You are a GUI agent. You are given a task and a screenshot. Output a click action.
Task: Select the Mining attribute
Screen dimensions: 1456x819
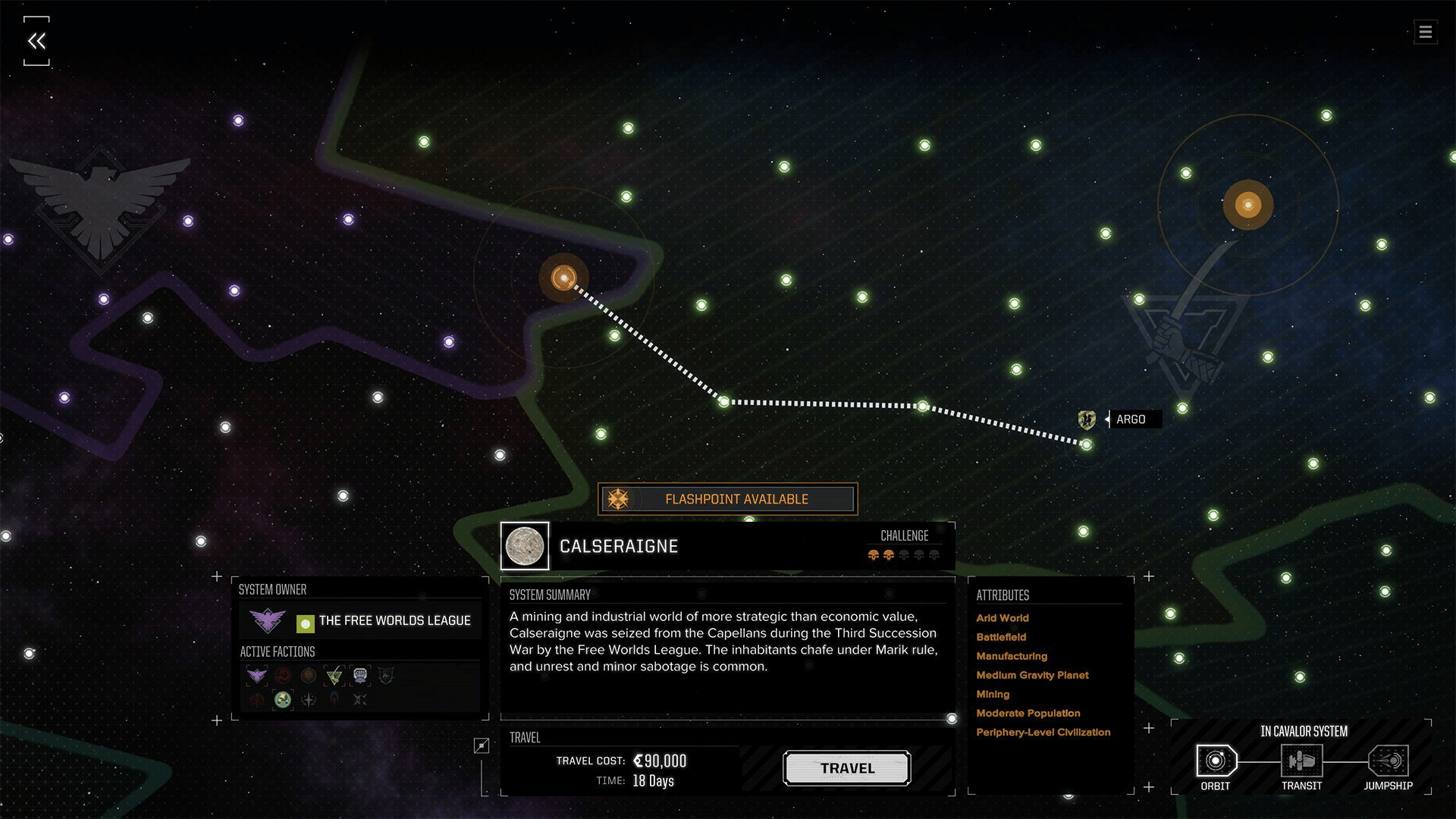click(x=993, y=694)
